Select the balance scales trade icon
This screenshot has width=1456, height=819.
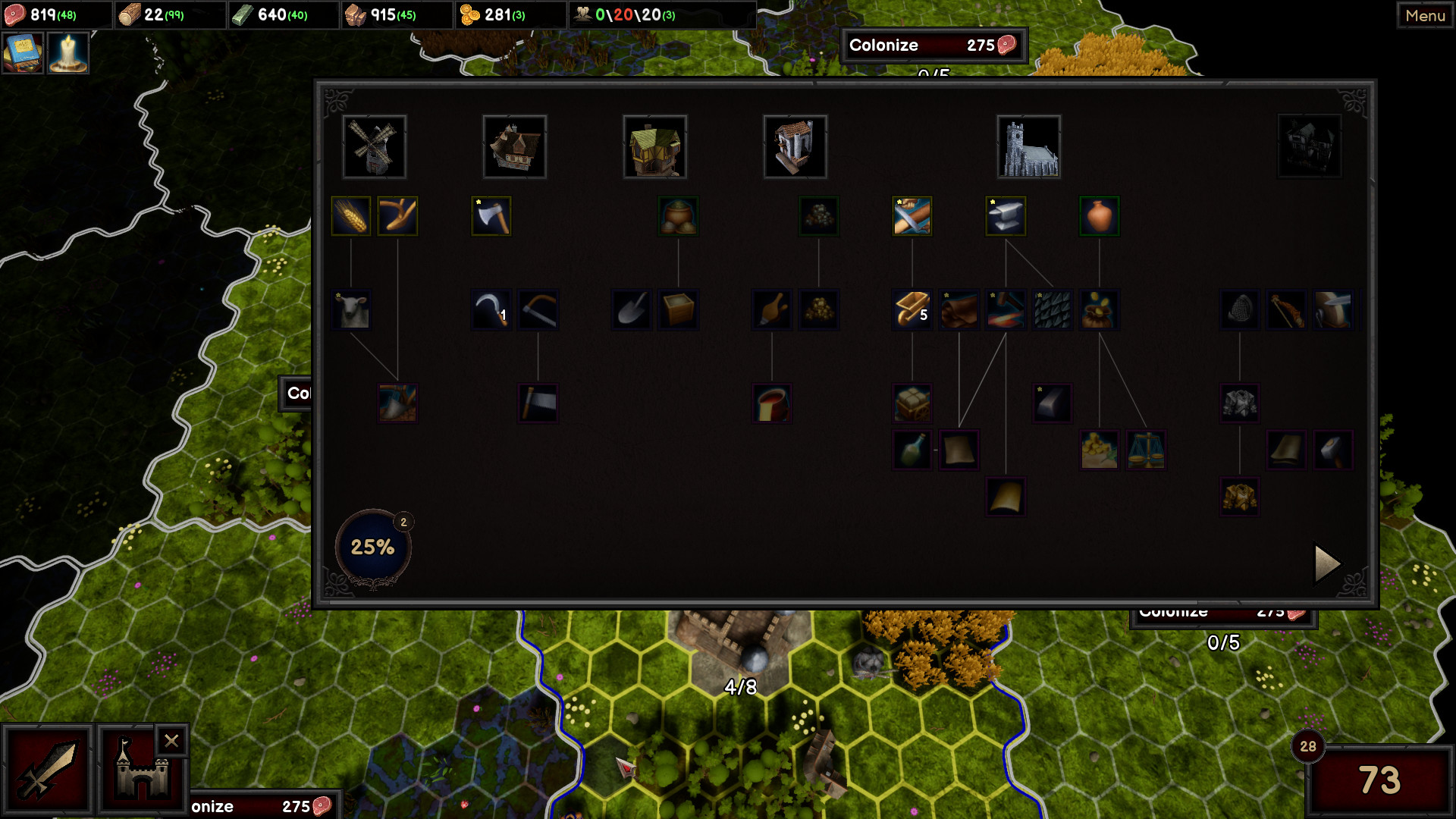coord(1147,450)
